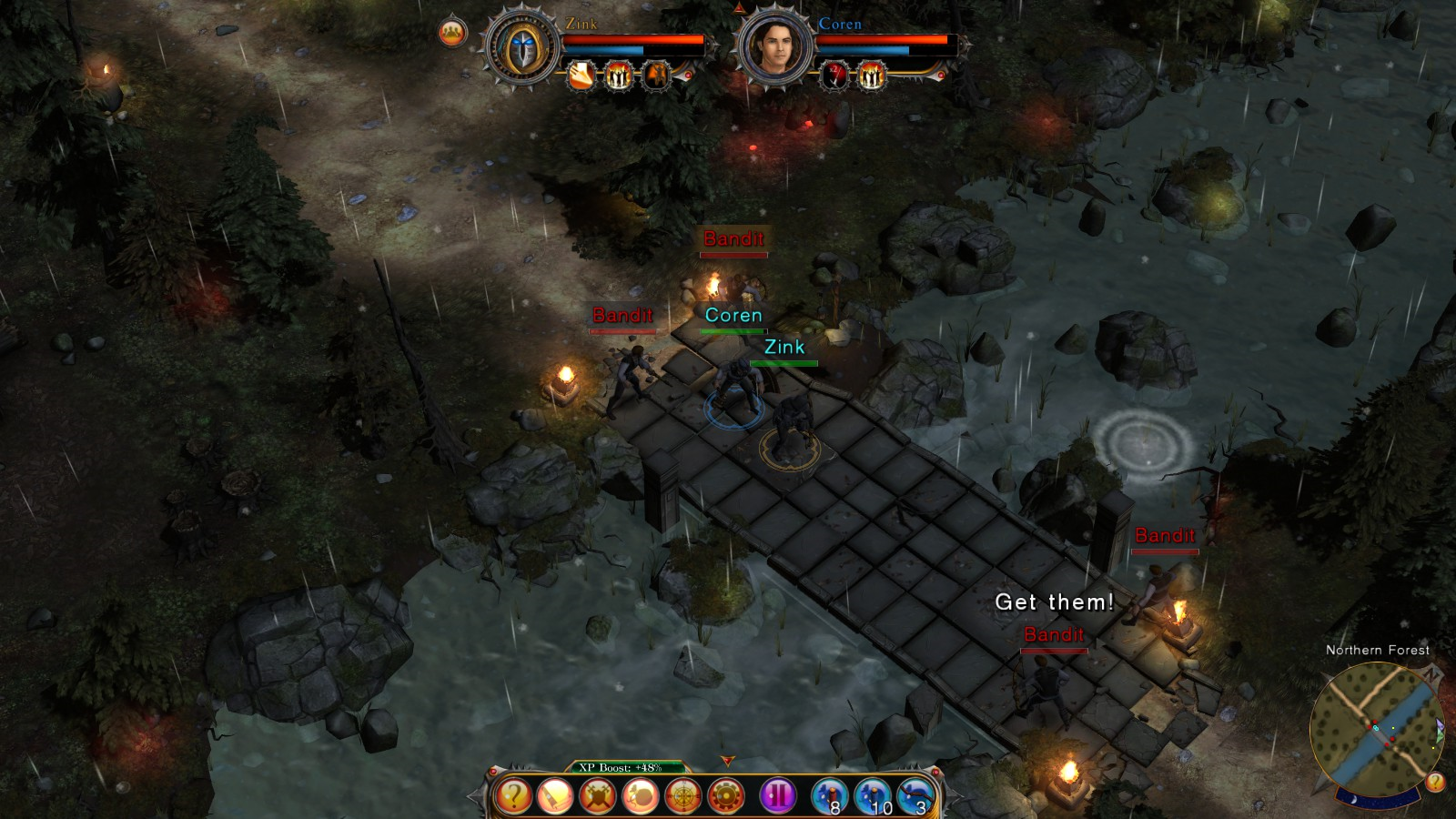1456x819 pixels.
Task: Select Coren's portrait
Action: pyautogui.click(x=775, y=49)
